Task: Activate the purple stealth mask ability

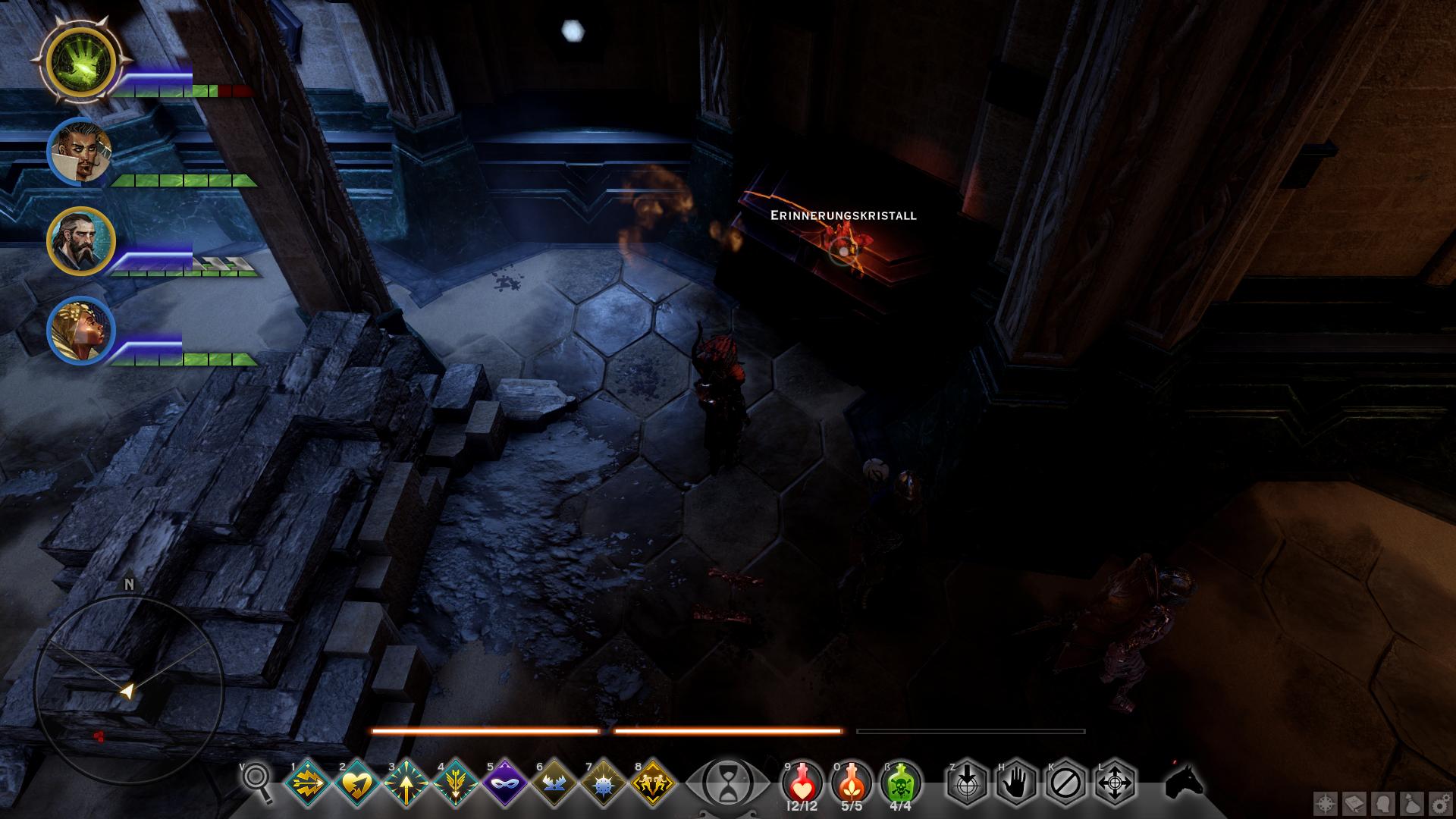Action: coord(505,783)
